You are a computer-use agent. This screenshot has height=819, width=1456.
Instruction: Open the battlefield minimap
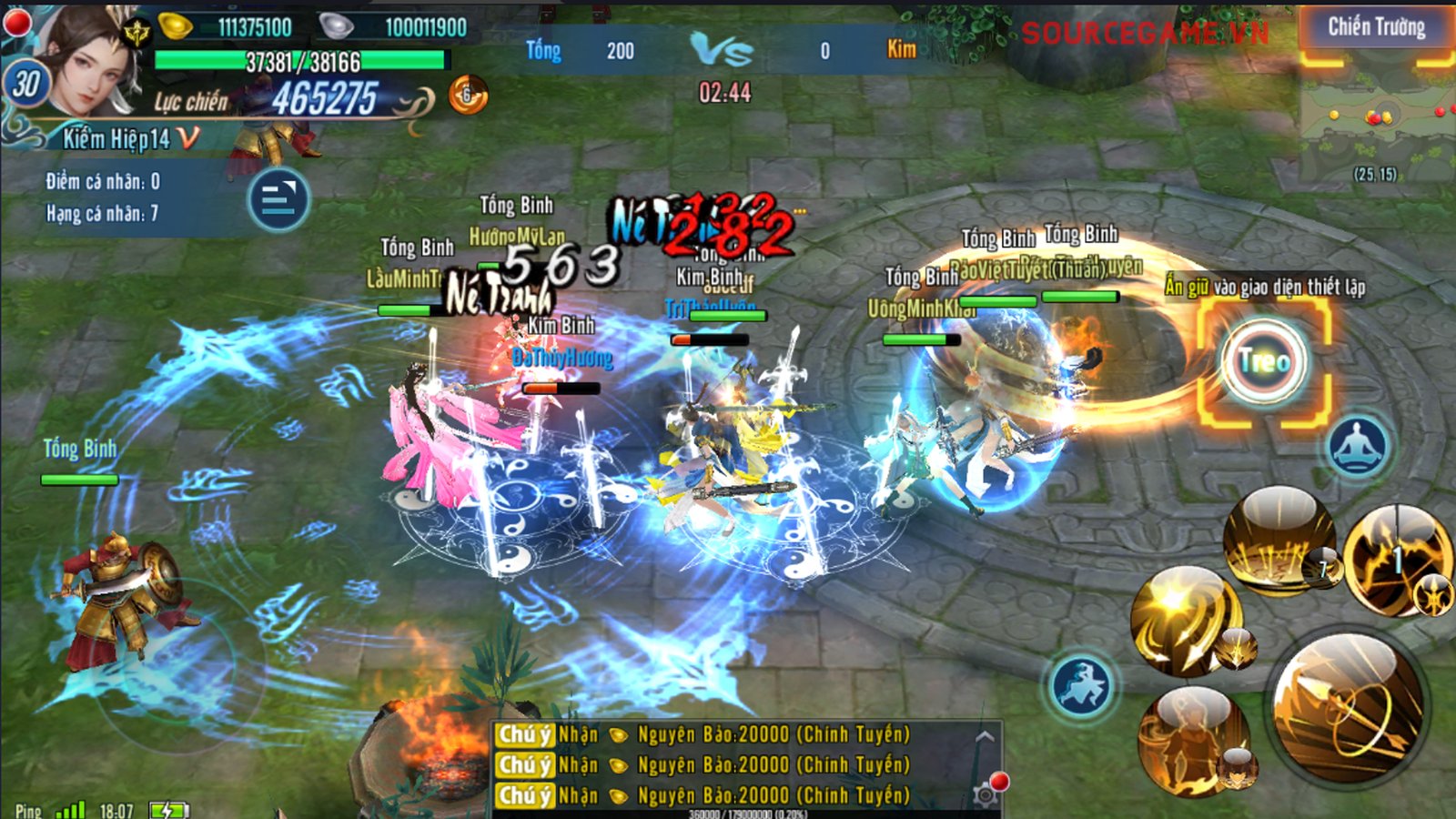1376,120
